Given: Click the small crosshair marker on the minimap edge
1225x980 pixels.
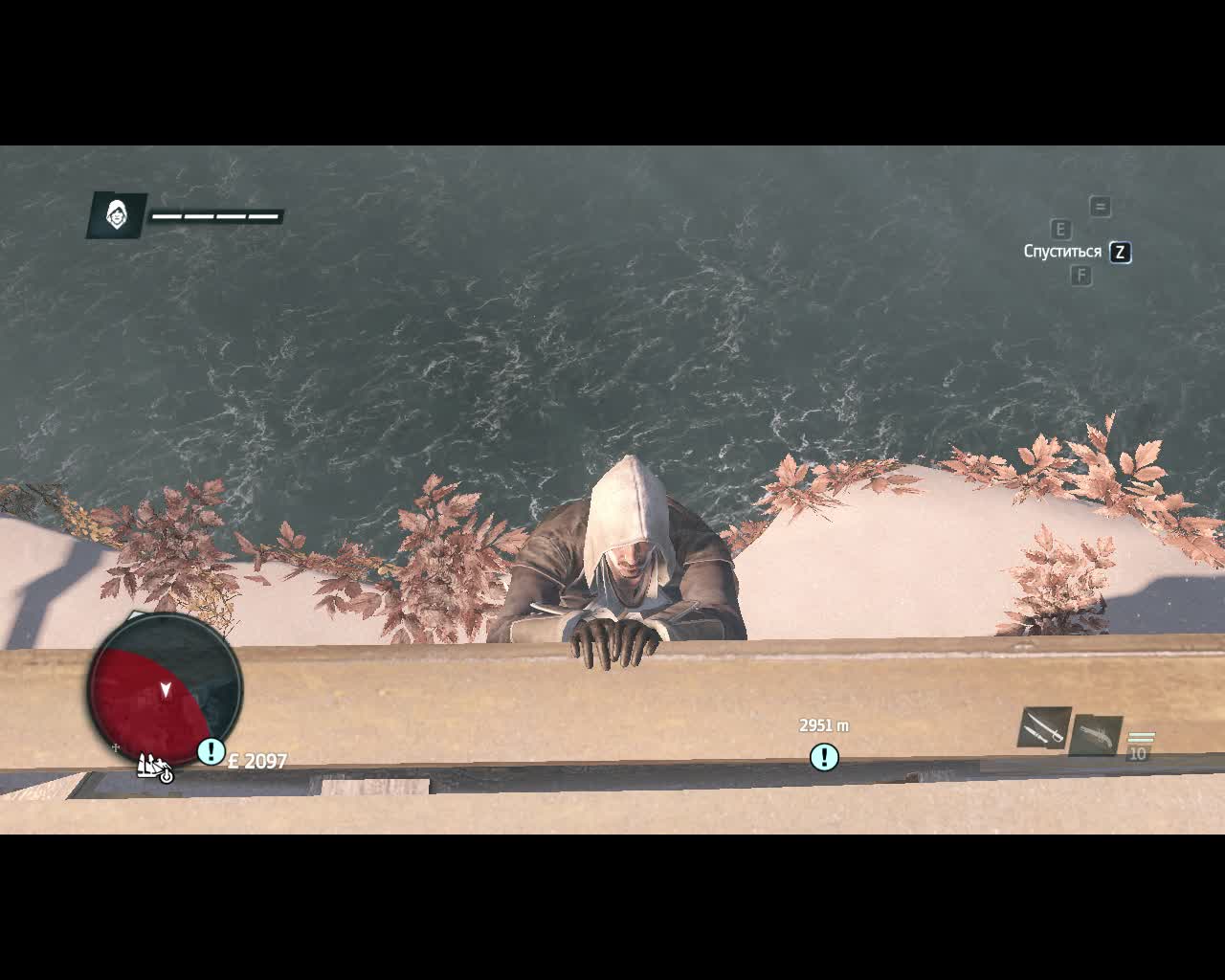Looking at the screenshot, I should pos(114,748).
